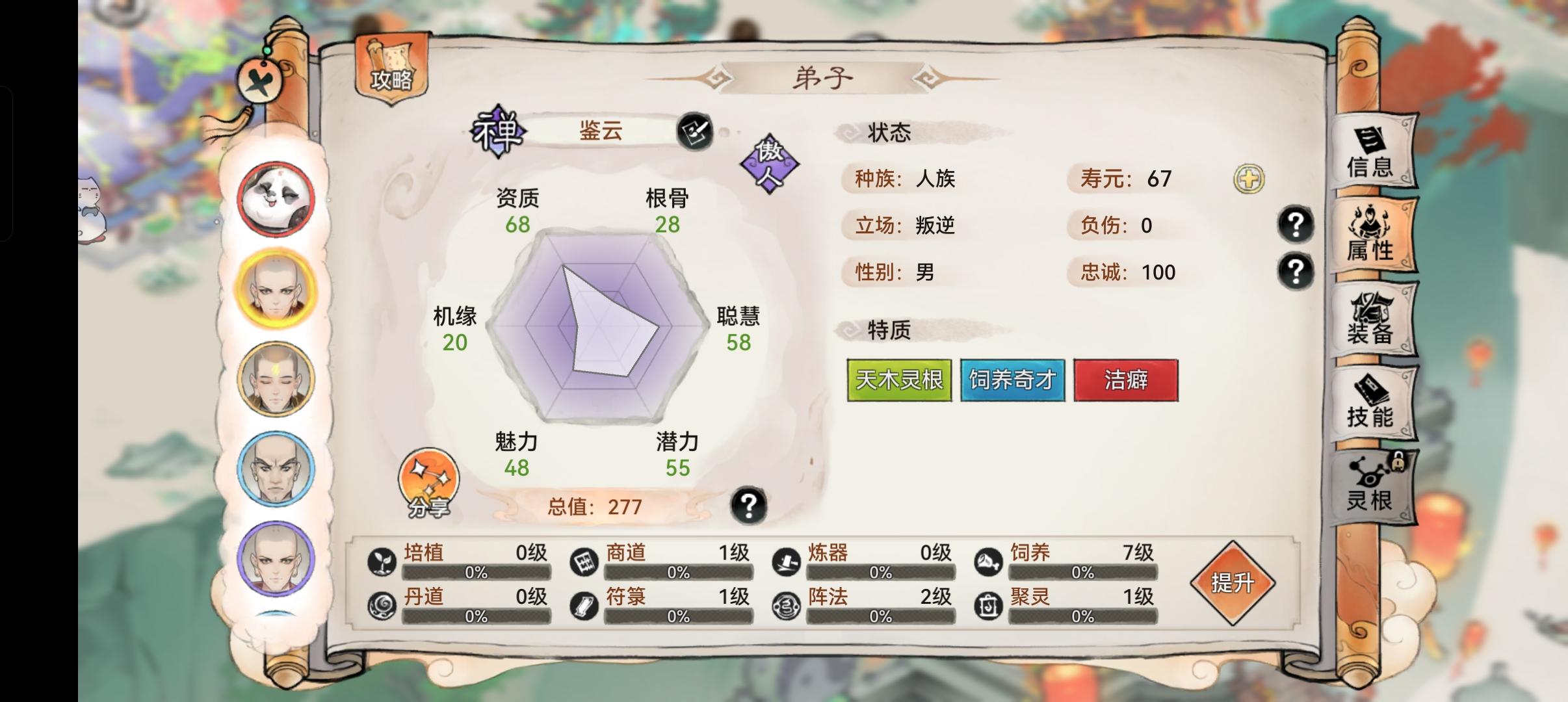Click the red 洁癖 trait
This screenshot has width=1568, height=702.
click(x=1127, y=380)
